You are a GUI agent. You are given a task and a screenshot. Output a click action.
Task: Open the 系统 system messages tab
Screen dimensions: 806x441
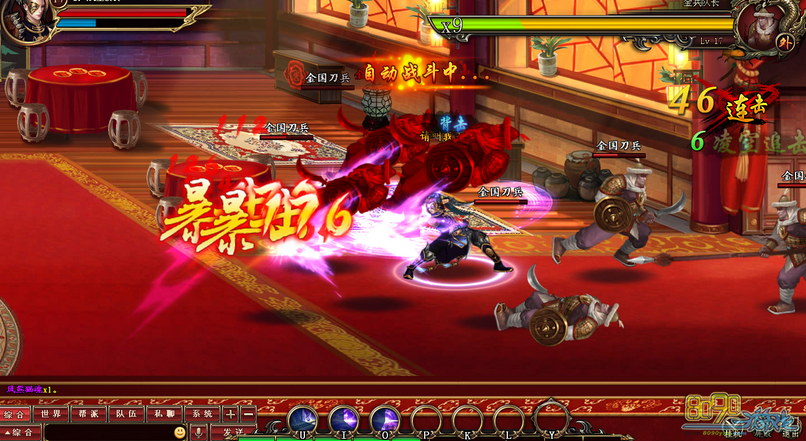202,413
